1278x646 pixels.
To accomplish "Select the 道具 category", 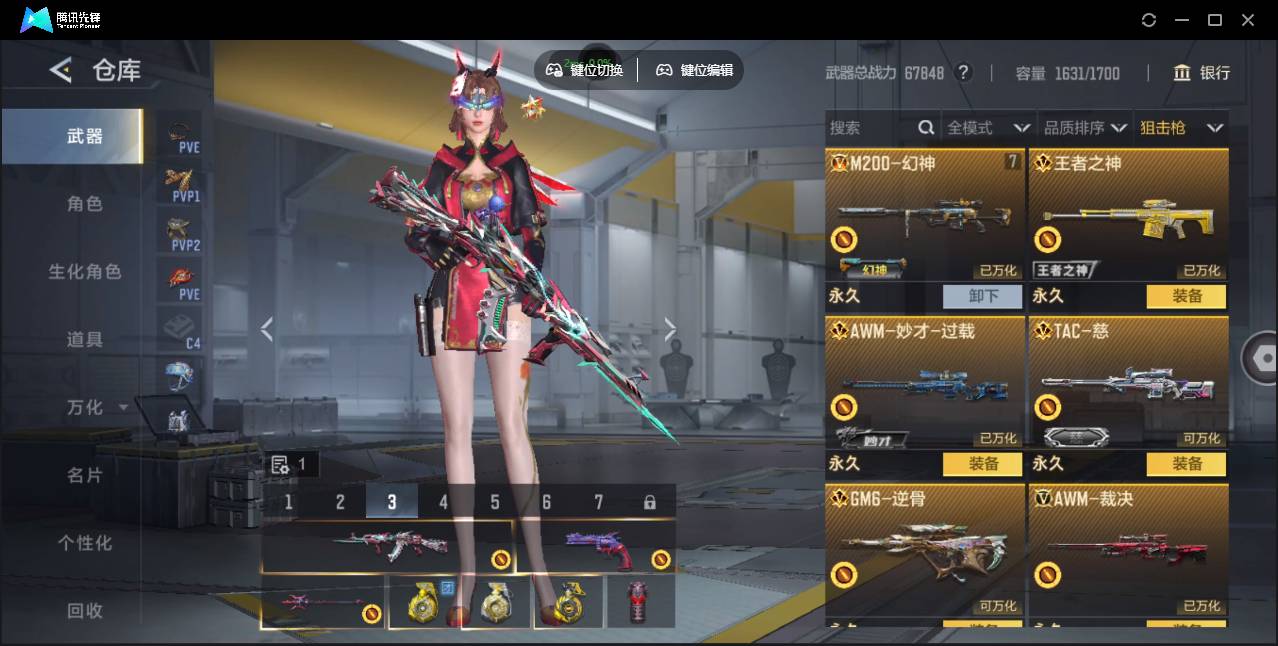I will (85, 340).
